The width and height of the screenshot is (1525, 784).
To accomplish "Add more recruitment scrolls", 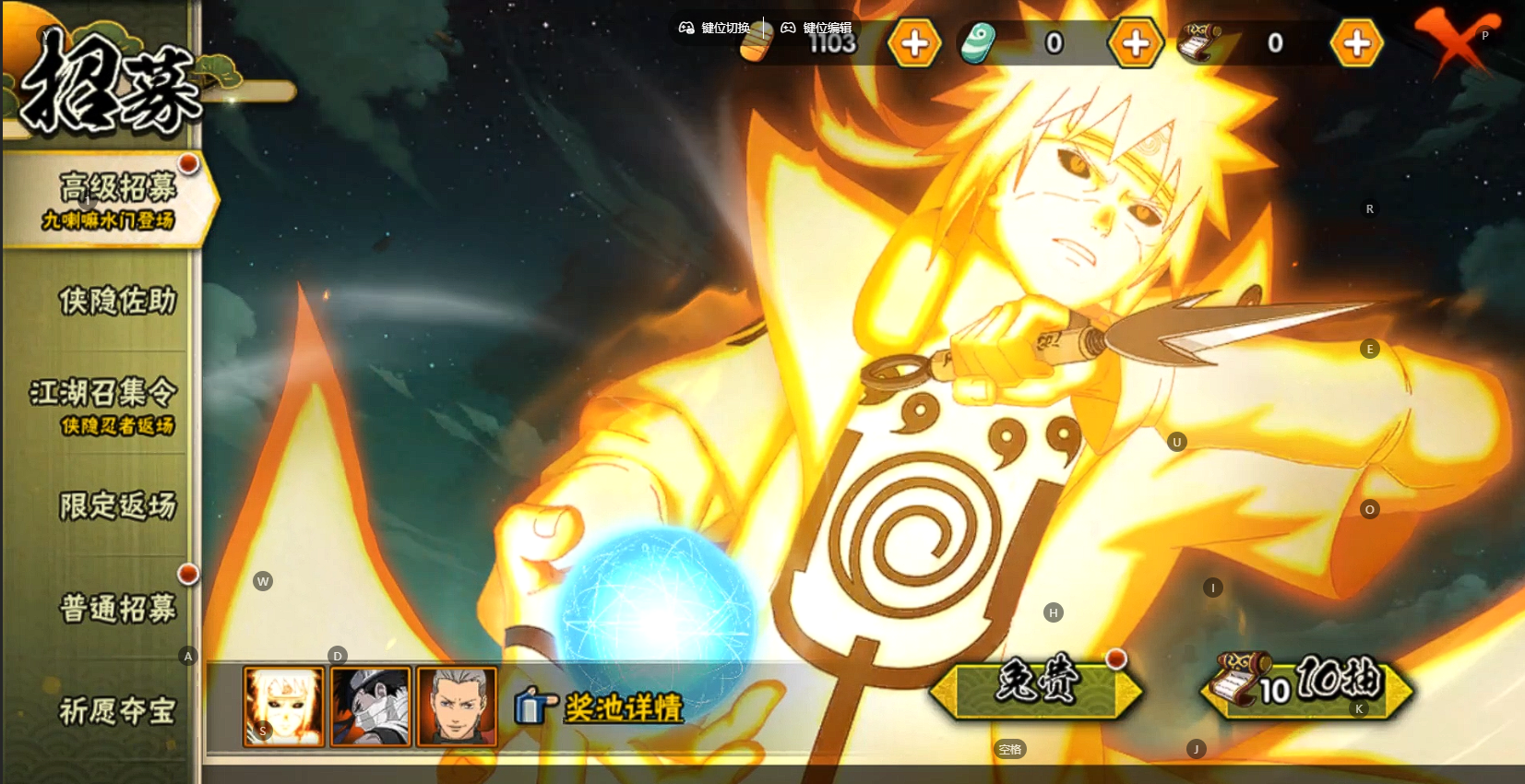I will coord(1356,43).
